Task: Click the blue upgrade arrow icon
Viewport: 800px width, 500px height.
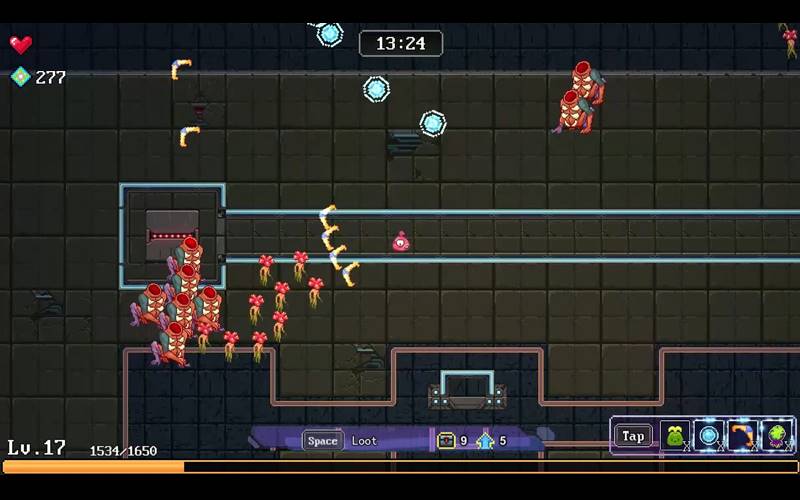Action: [485, 440]
